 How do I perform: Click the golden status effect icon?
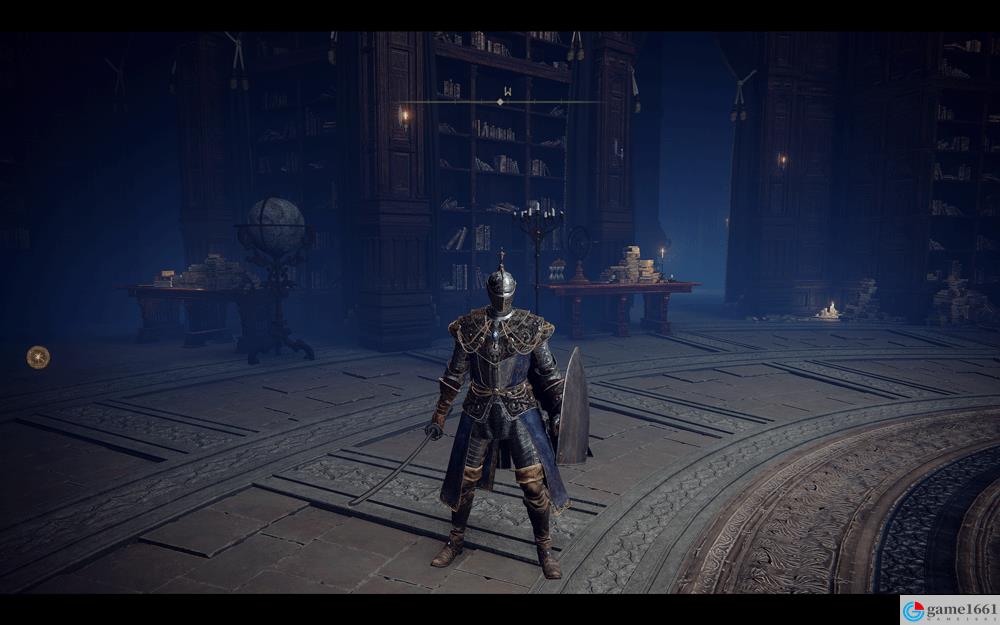[x=38, y=356]
